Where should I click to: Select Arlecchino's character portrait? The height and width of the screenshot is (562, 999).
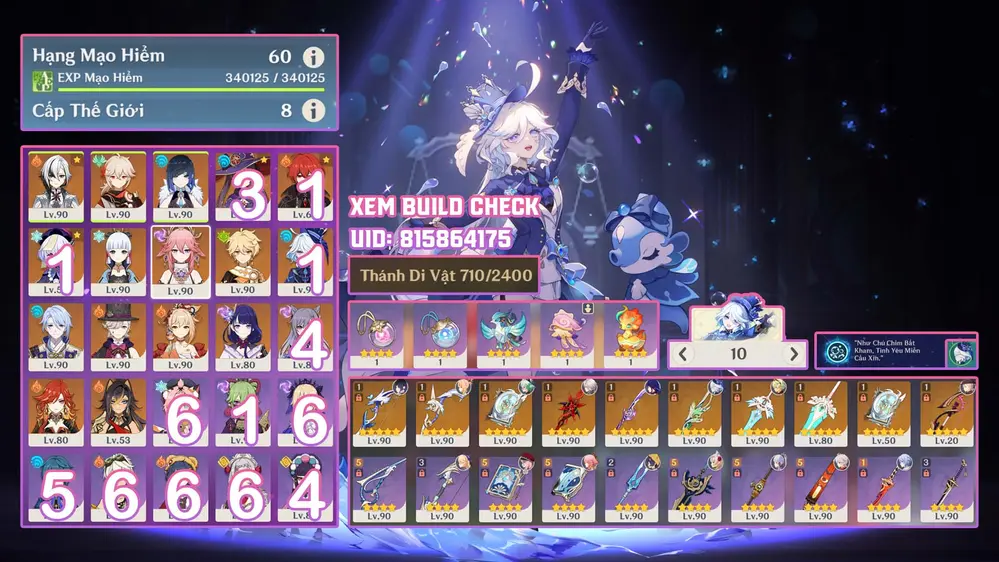(56, 186)
